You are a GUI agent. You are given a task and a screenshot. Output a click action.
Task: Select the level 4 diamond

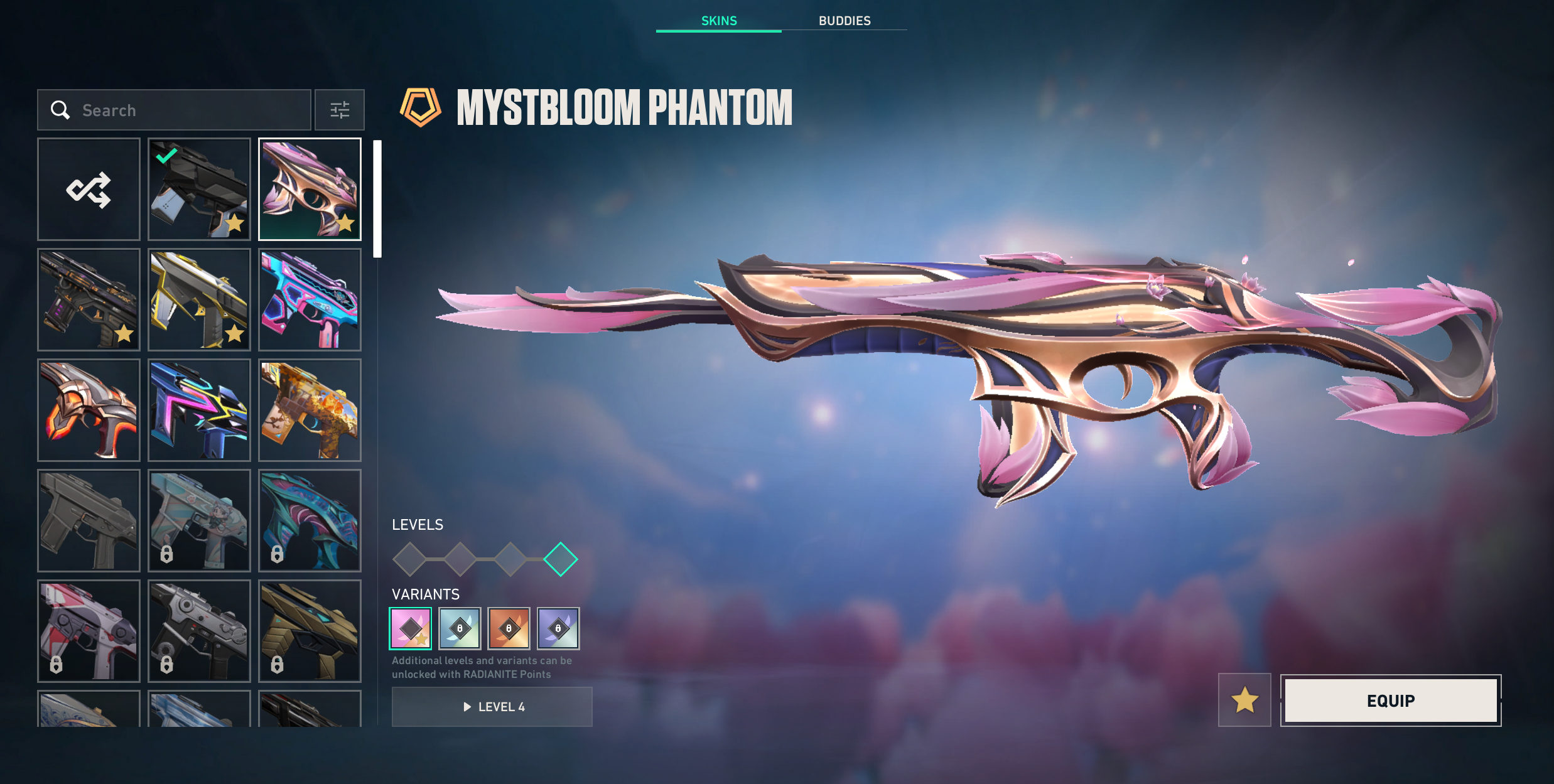tap(560, 559)
